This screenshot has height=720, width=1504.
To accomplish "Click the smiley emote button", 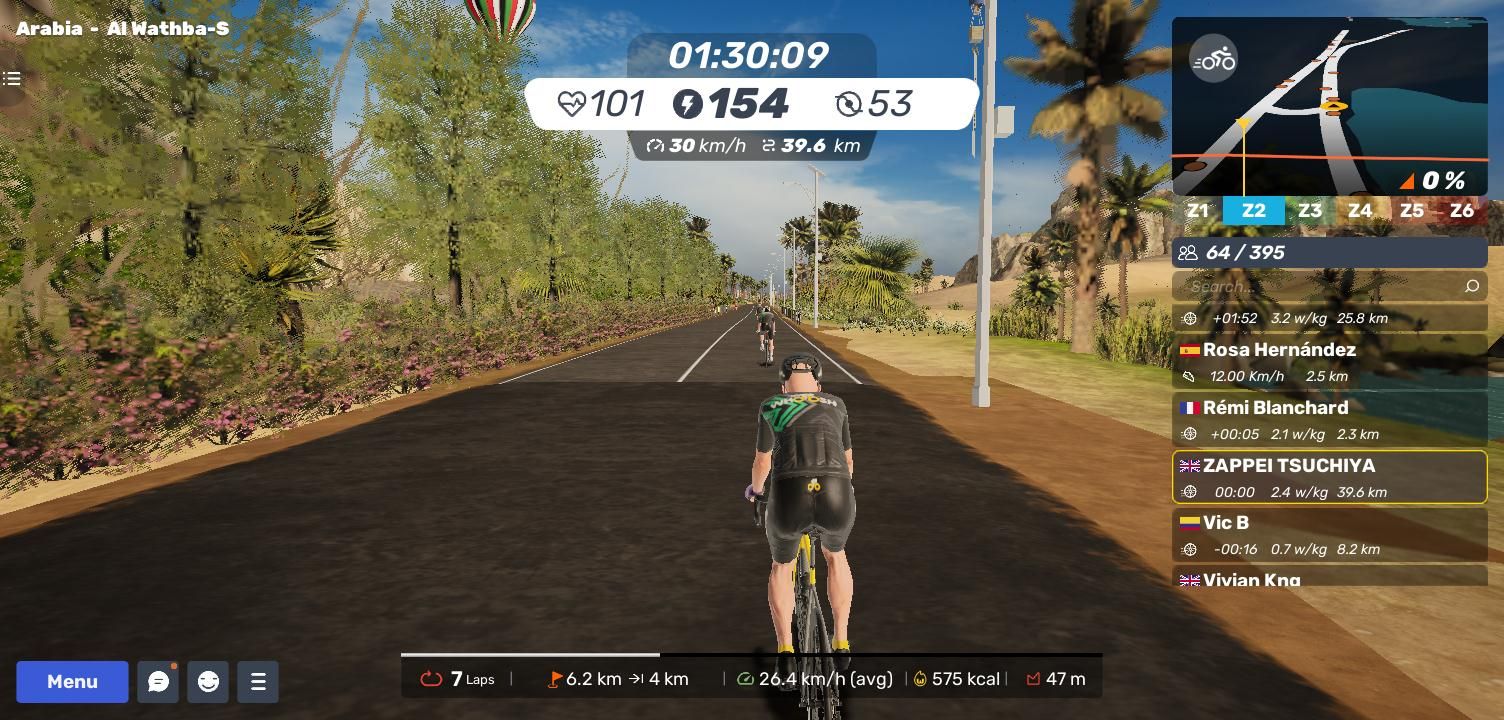I will tap(208, 682).
